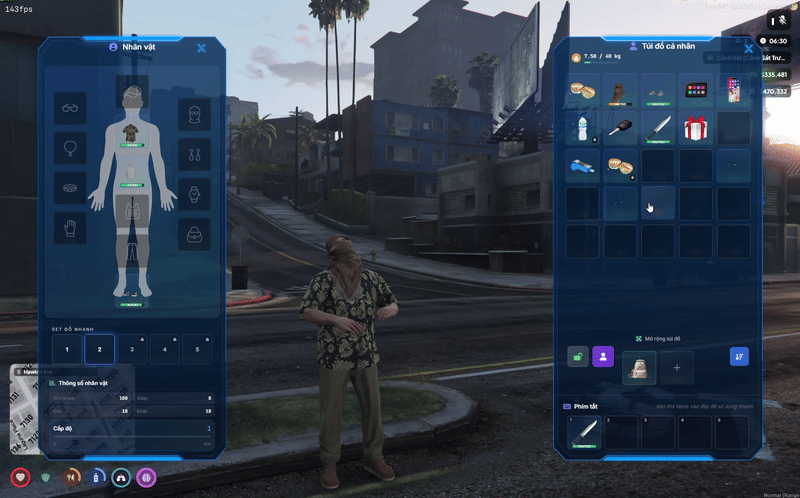Choose the tablet item in the bag

point(696,91)
